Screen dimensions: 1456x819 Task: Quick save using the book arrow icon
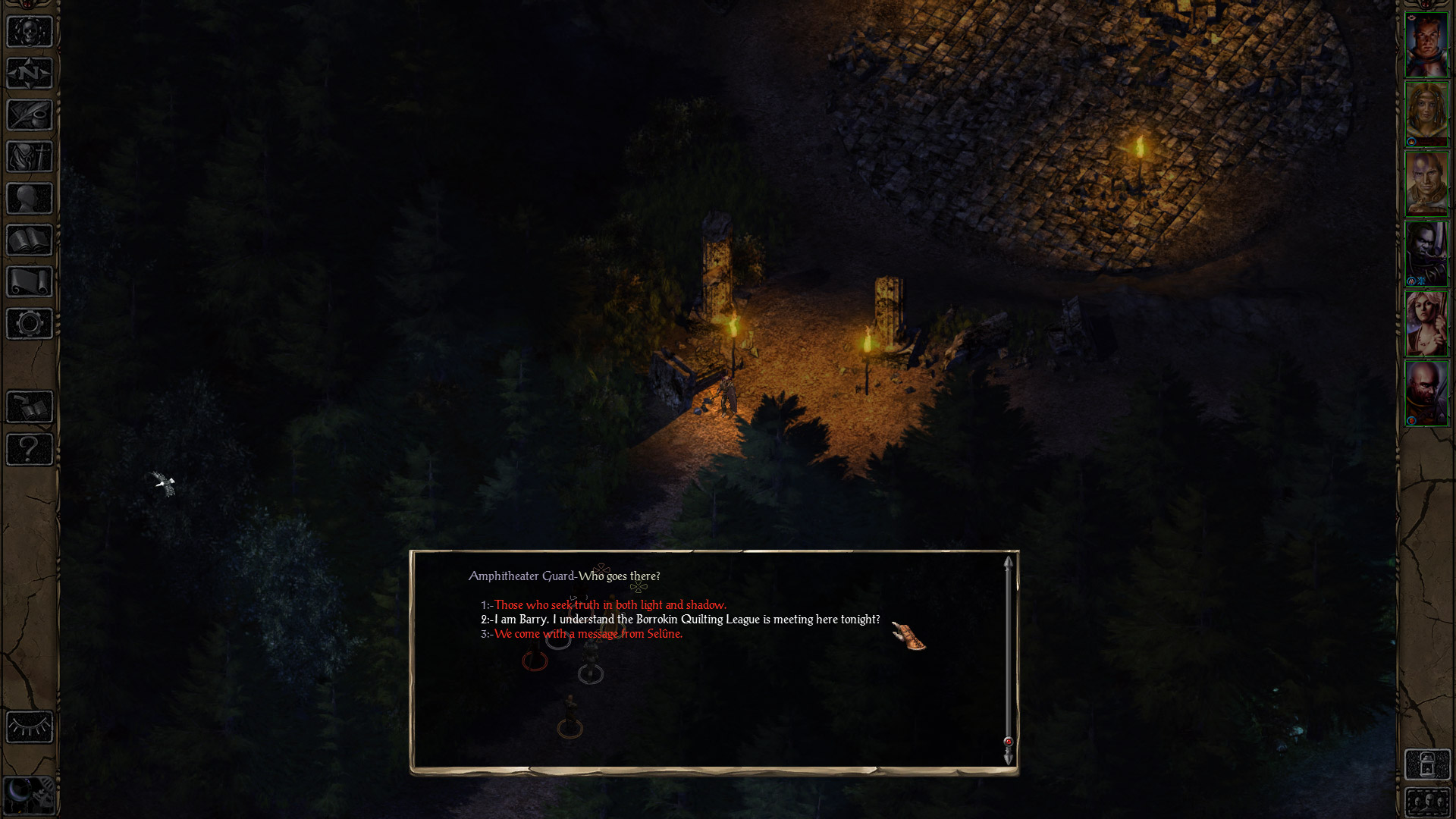pos(30,407)
